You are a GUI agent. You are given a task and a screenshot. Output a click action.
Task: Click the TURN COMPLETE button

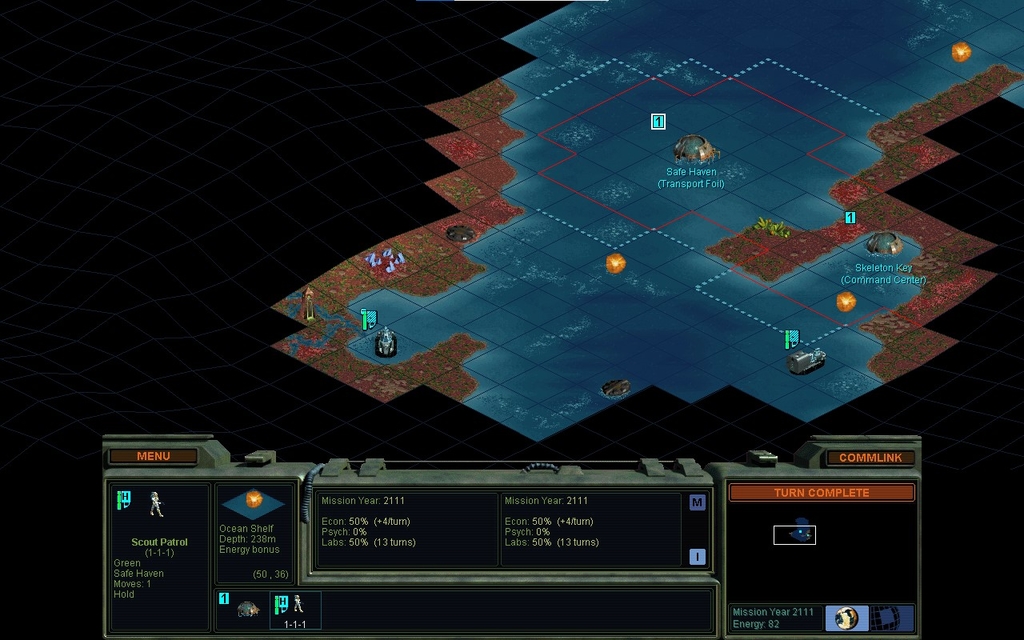(x=821, y=493)
